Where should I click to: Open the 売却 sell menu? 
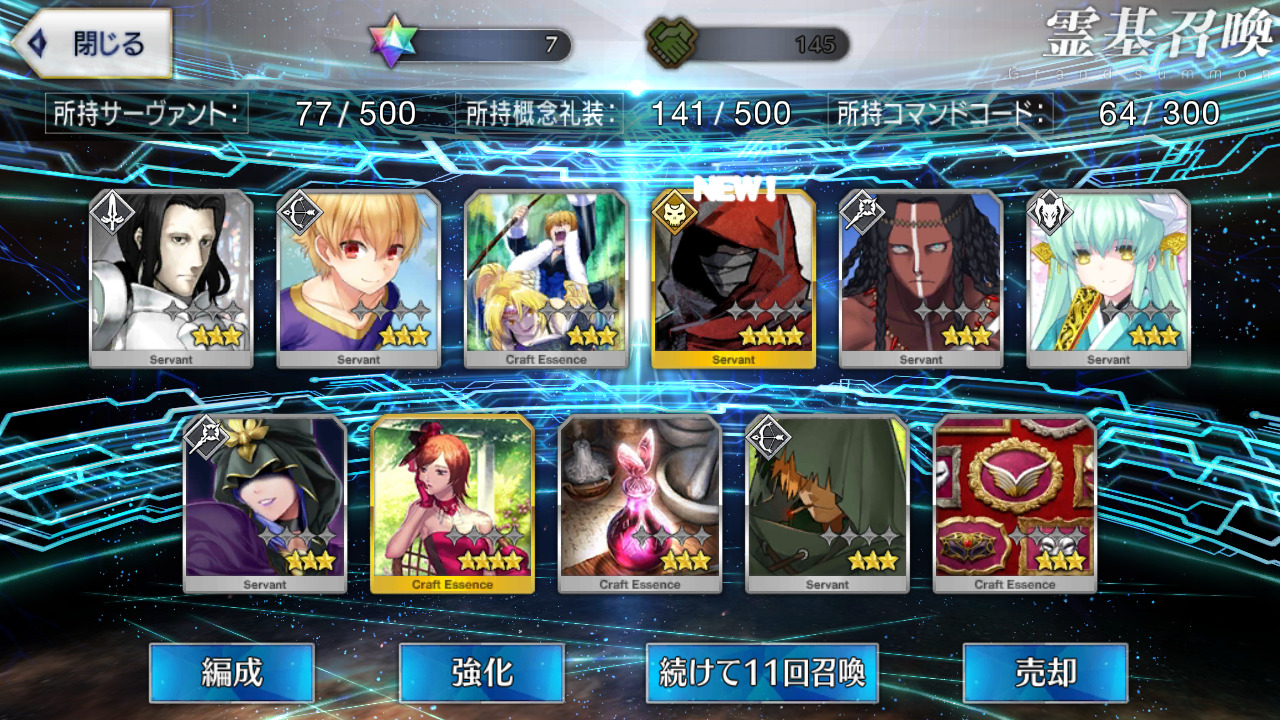click(1045, 673)
